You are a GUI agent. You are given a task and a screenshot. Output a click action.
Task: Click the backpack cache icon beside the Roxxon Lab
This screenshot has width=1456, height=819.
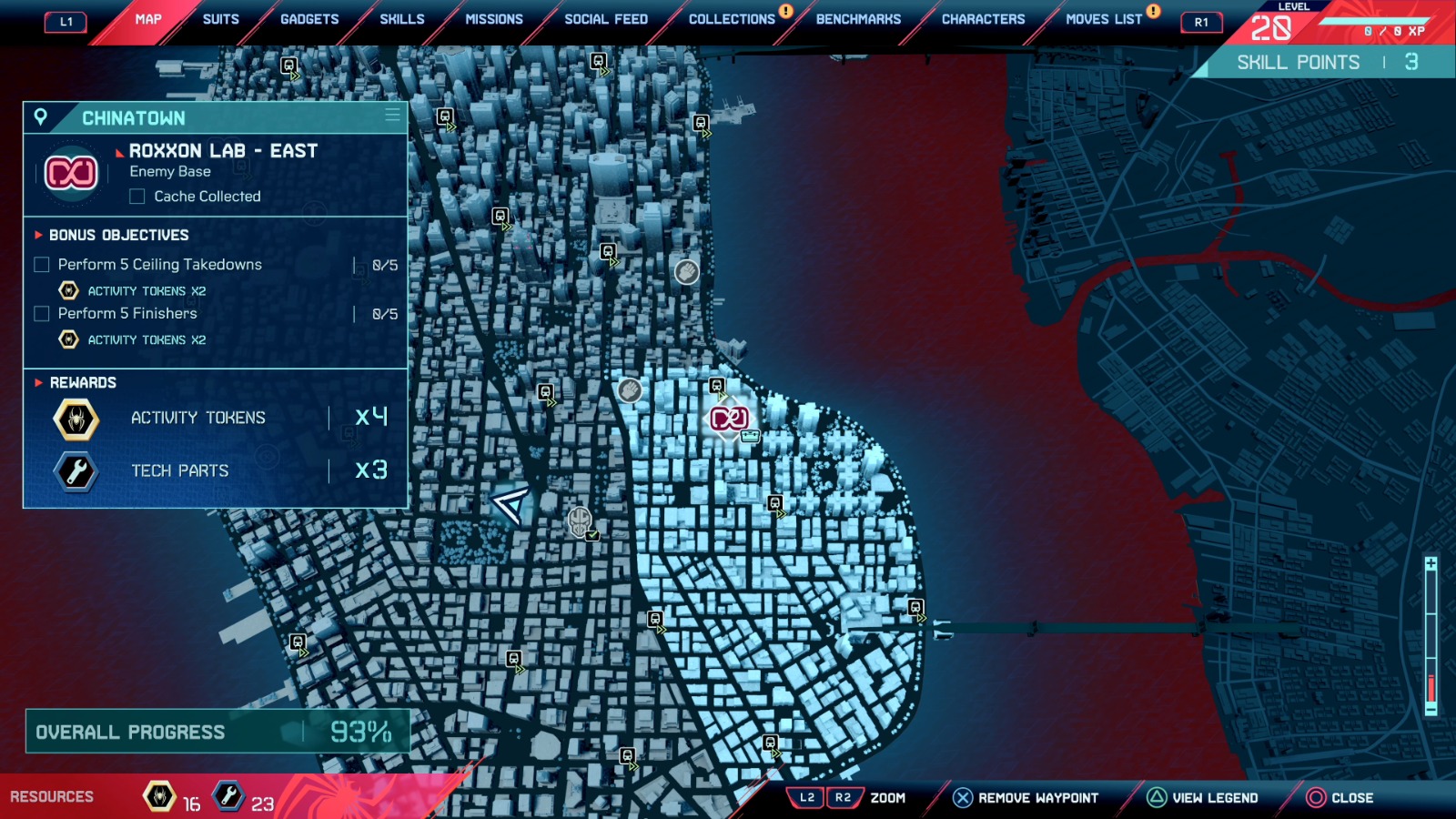[x=750, y=436]
